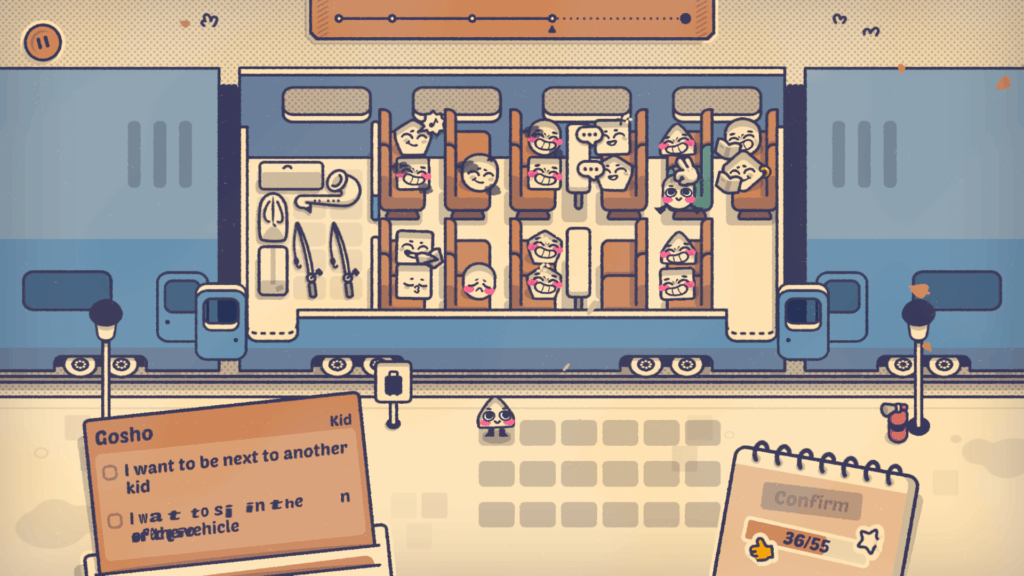Pause the game with the round pause button
This screenshot has height=576, width=1024.
point(42,42)
